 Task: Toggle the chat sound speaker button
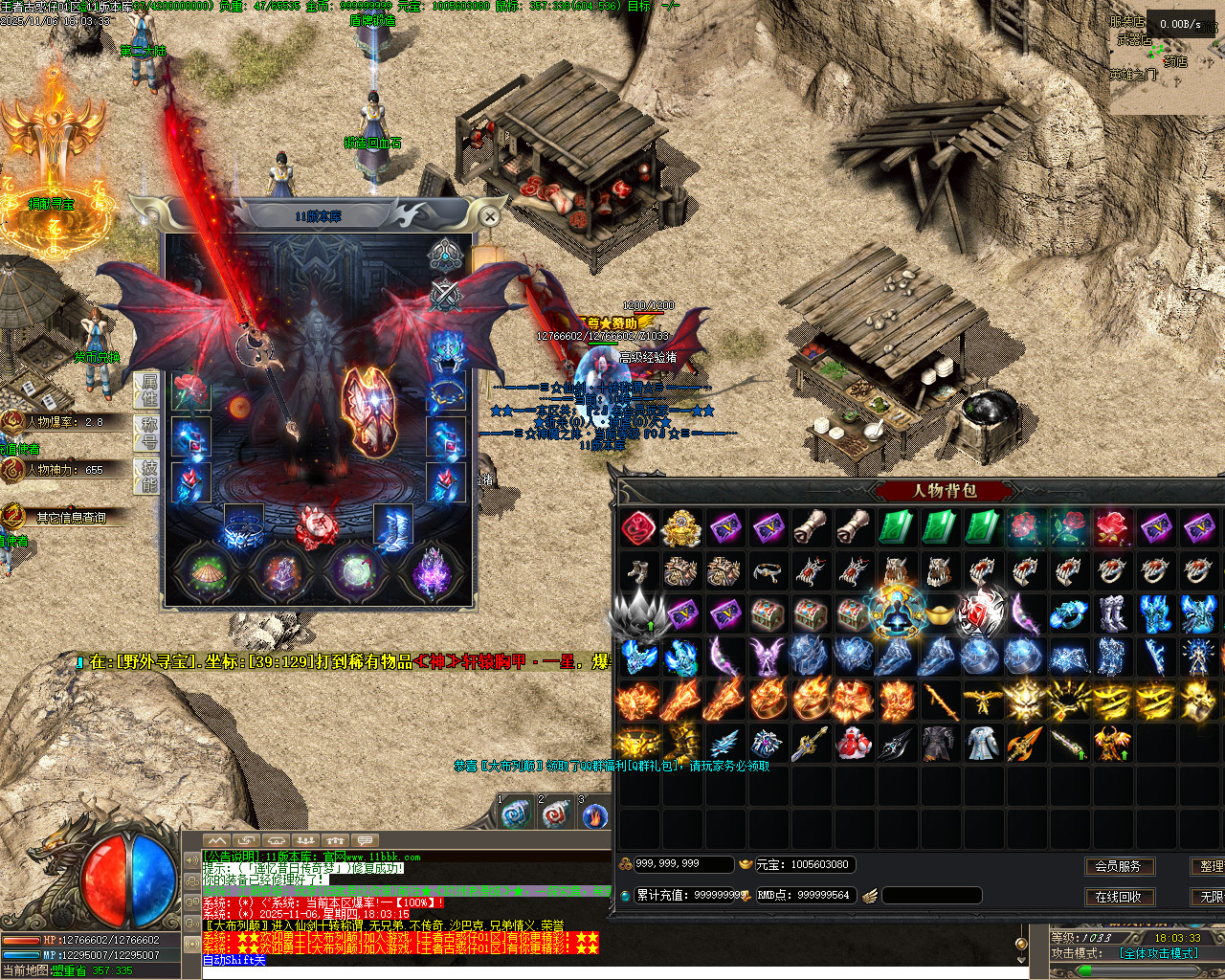pos(191,859)
